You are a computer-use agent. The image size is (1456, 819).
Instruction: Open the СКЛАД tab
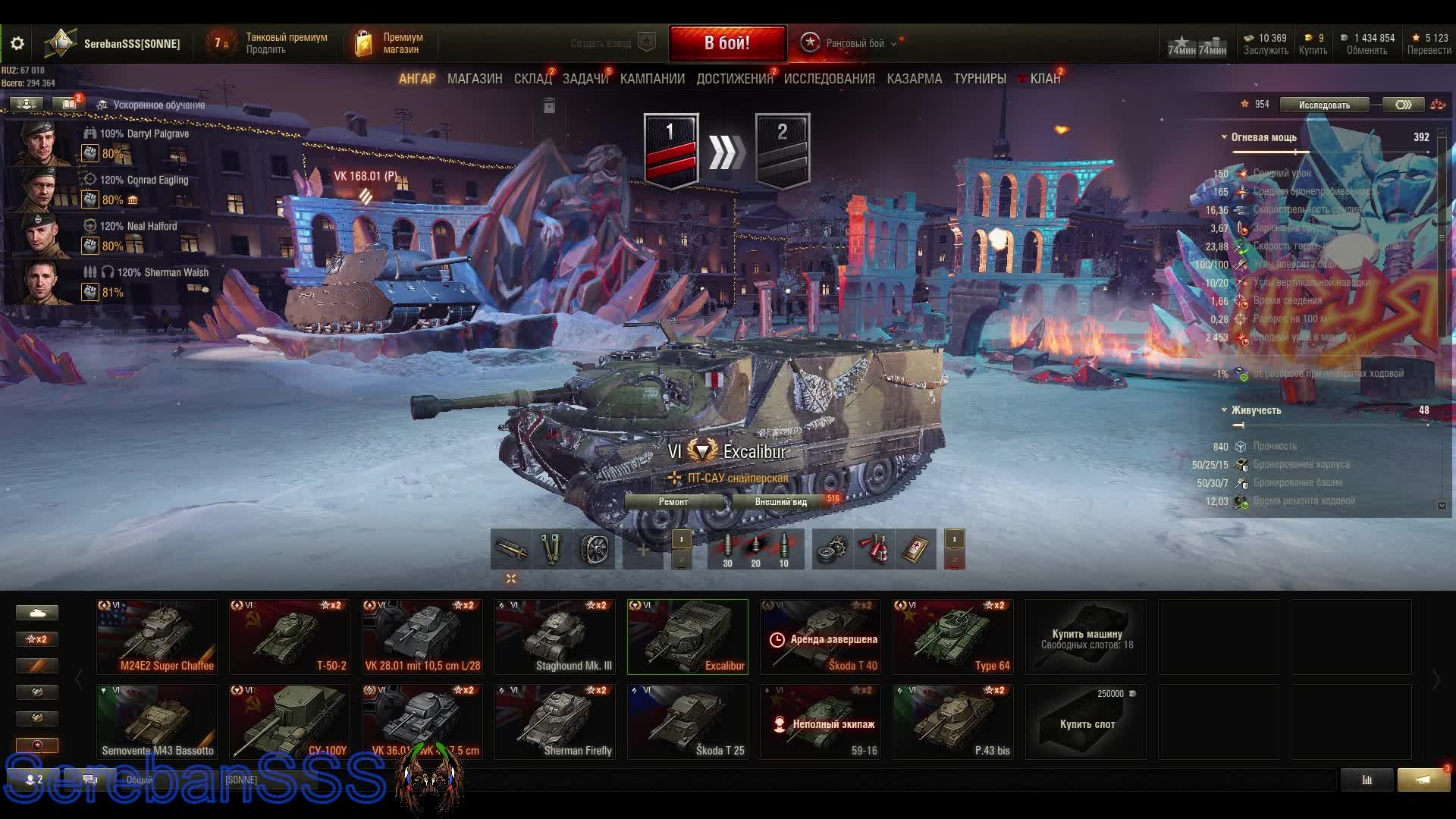click(532, 79)
